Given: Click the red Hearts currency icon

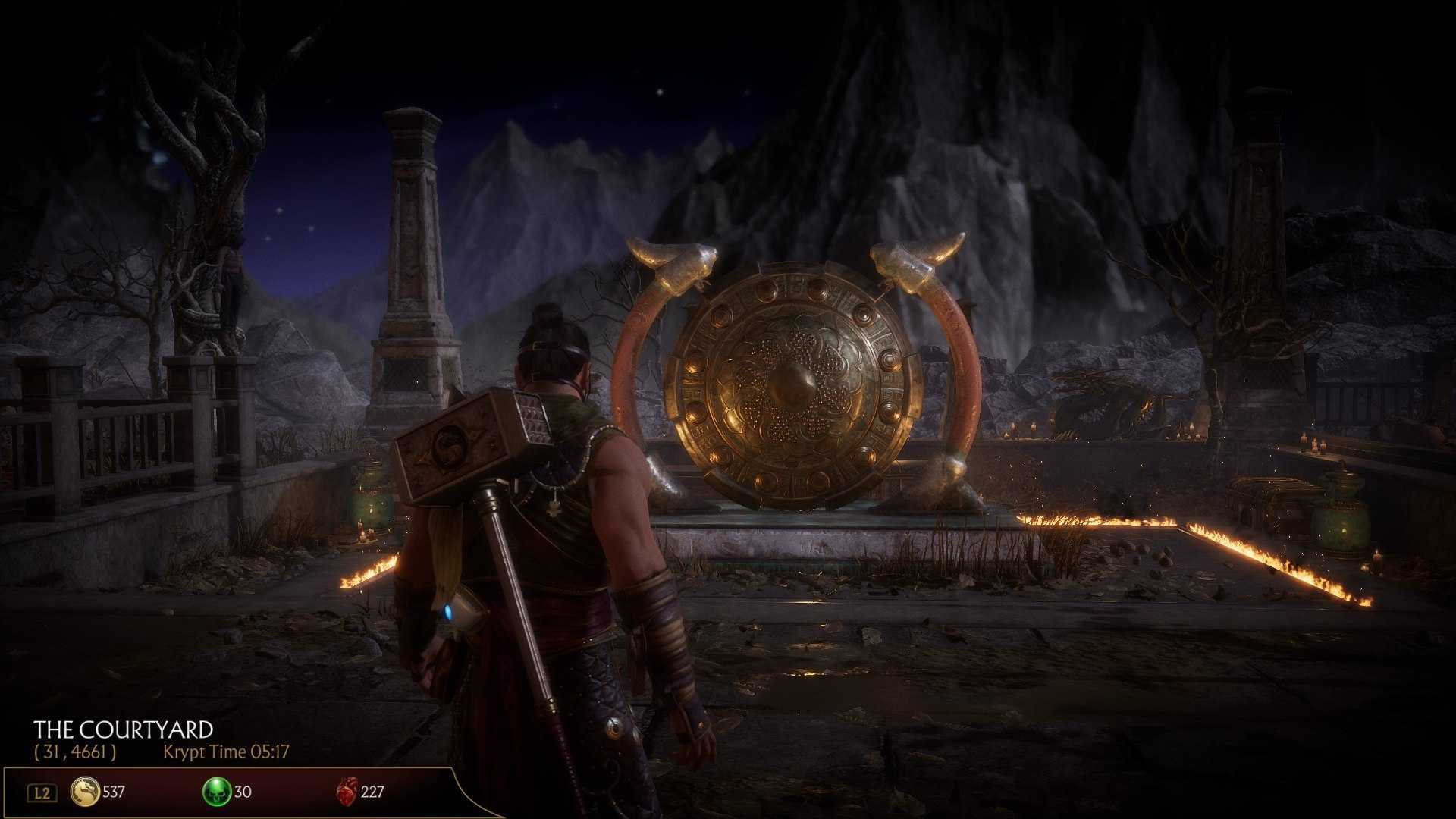Looking at the screenshot, I should [x=347, y=792].
